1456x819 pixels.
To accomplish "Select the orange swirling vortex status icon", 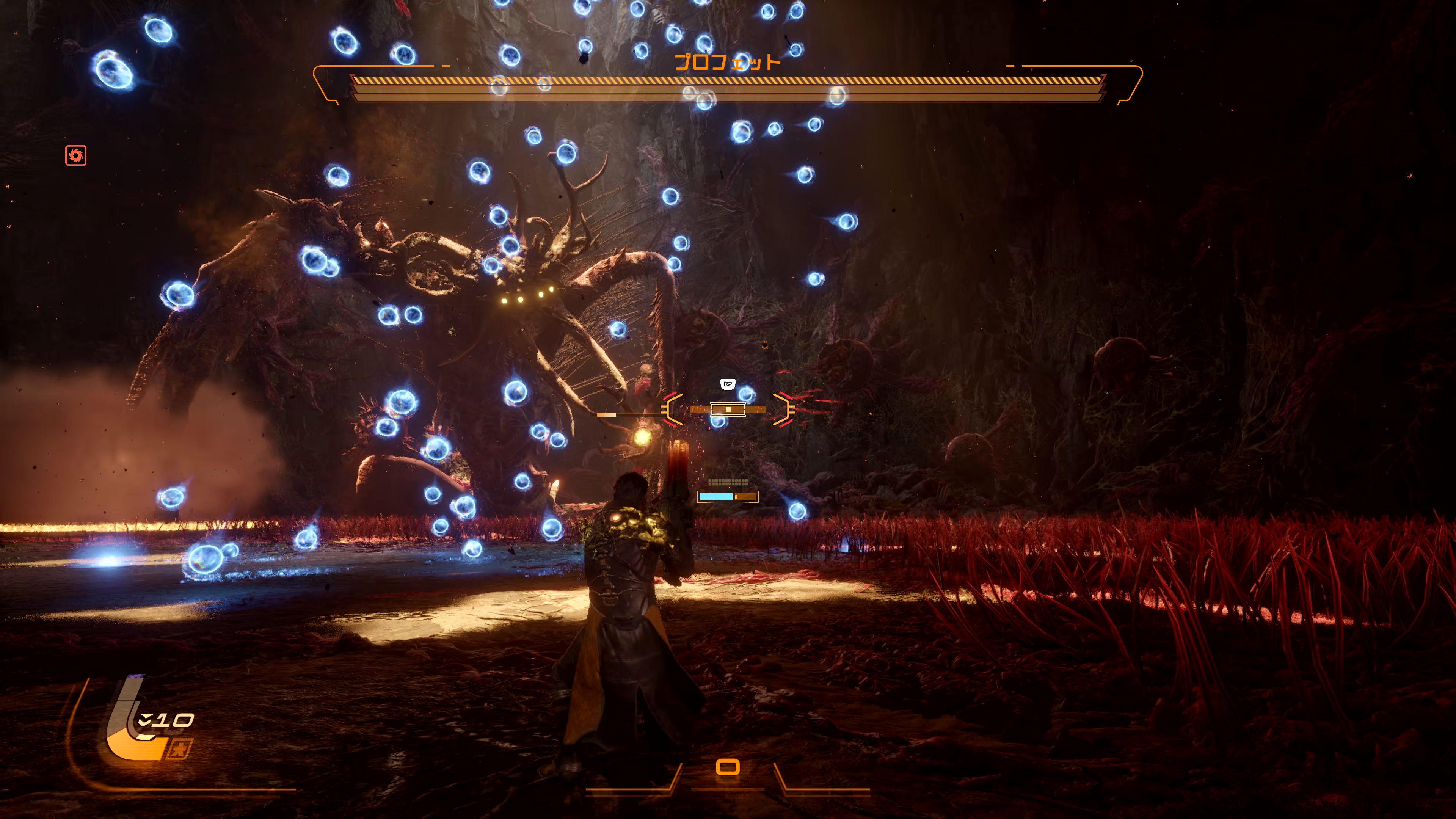I will coord(76,155).
